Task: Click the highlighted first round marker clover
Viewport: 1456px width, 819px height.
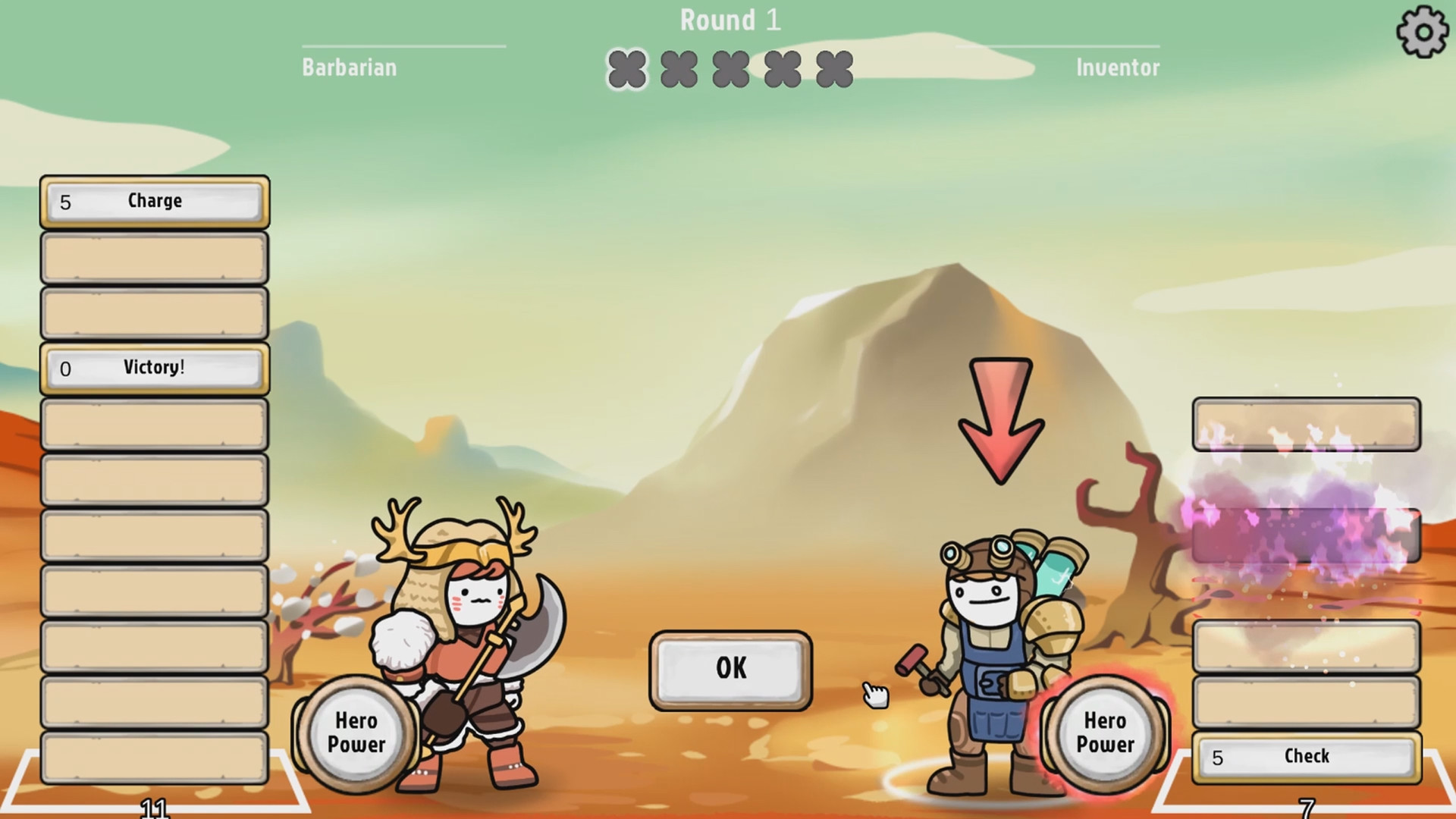Action: [627, 70]
